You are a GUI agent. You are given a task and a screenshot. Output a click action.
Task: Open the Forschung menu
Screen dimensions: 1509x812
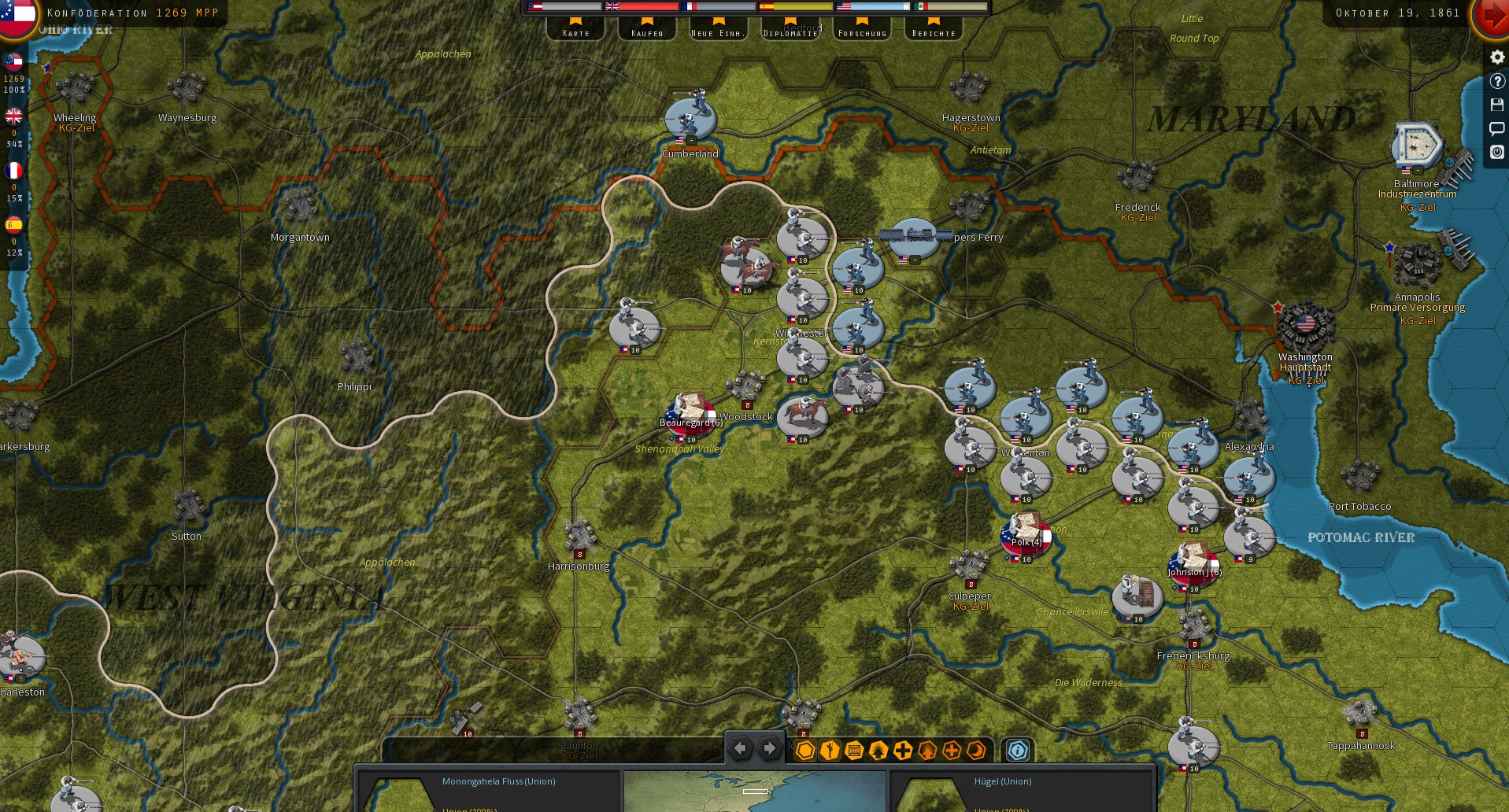pos(861,31)
